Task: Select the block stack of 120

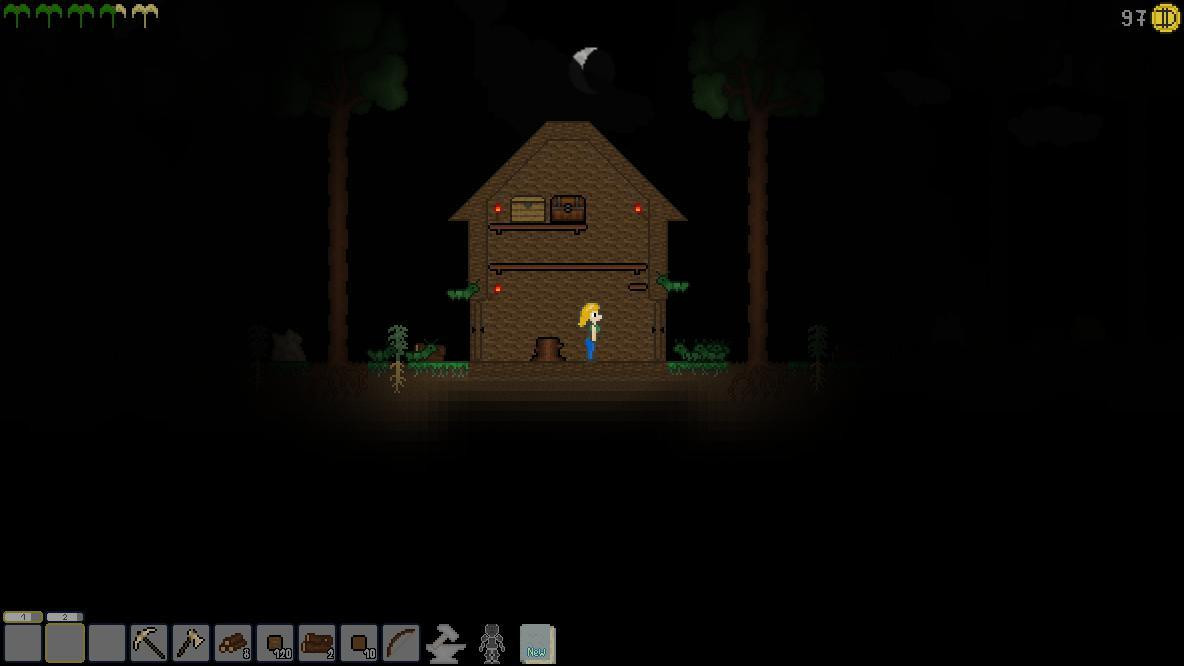Action: pyautogui.click(x=275, y=643)
